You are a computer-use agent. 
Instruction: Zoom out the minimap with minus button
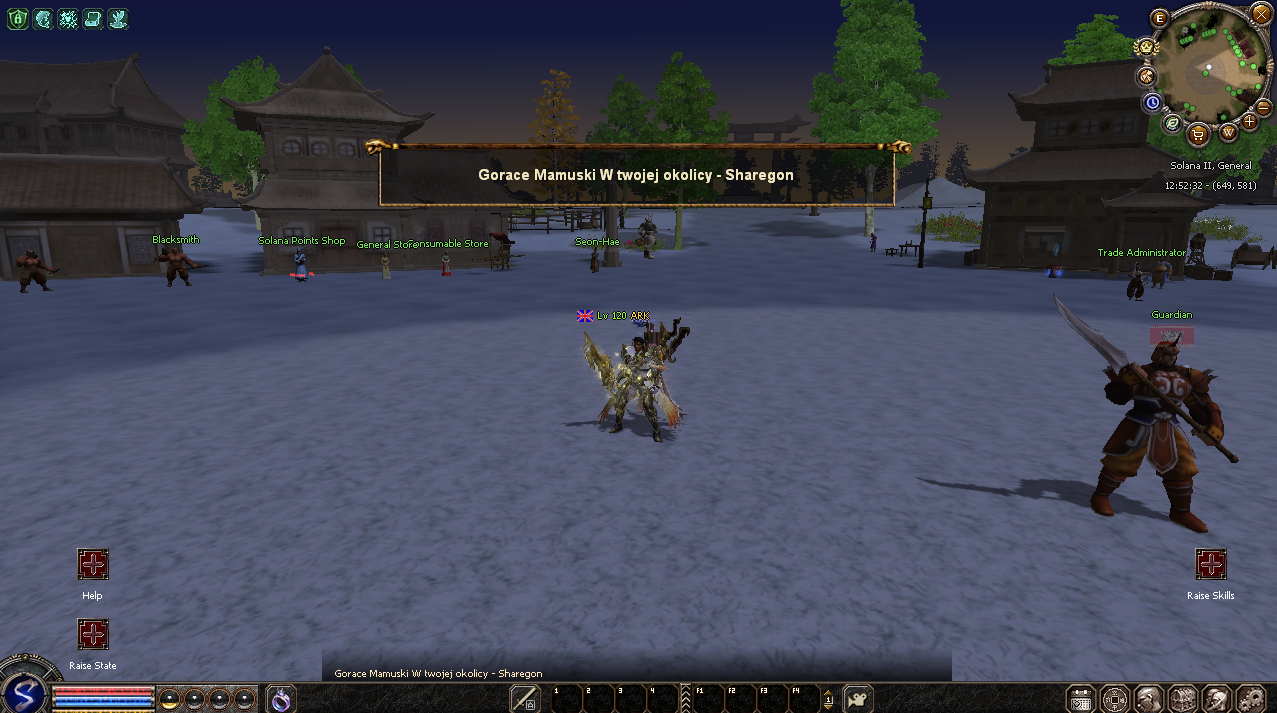click(x=1263, y=106)
